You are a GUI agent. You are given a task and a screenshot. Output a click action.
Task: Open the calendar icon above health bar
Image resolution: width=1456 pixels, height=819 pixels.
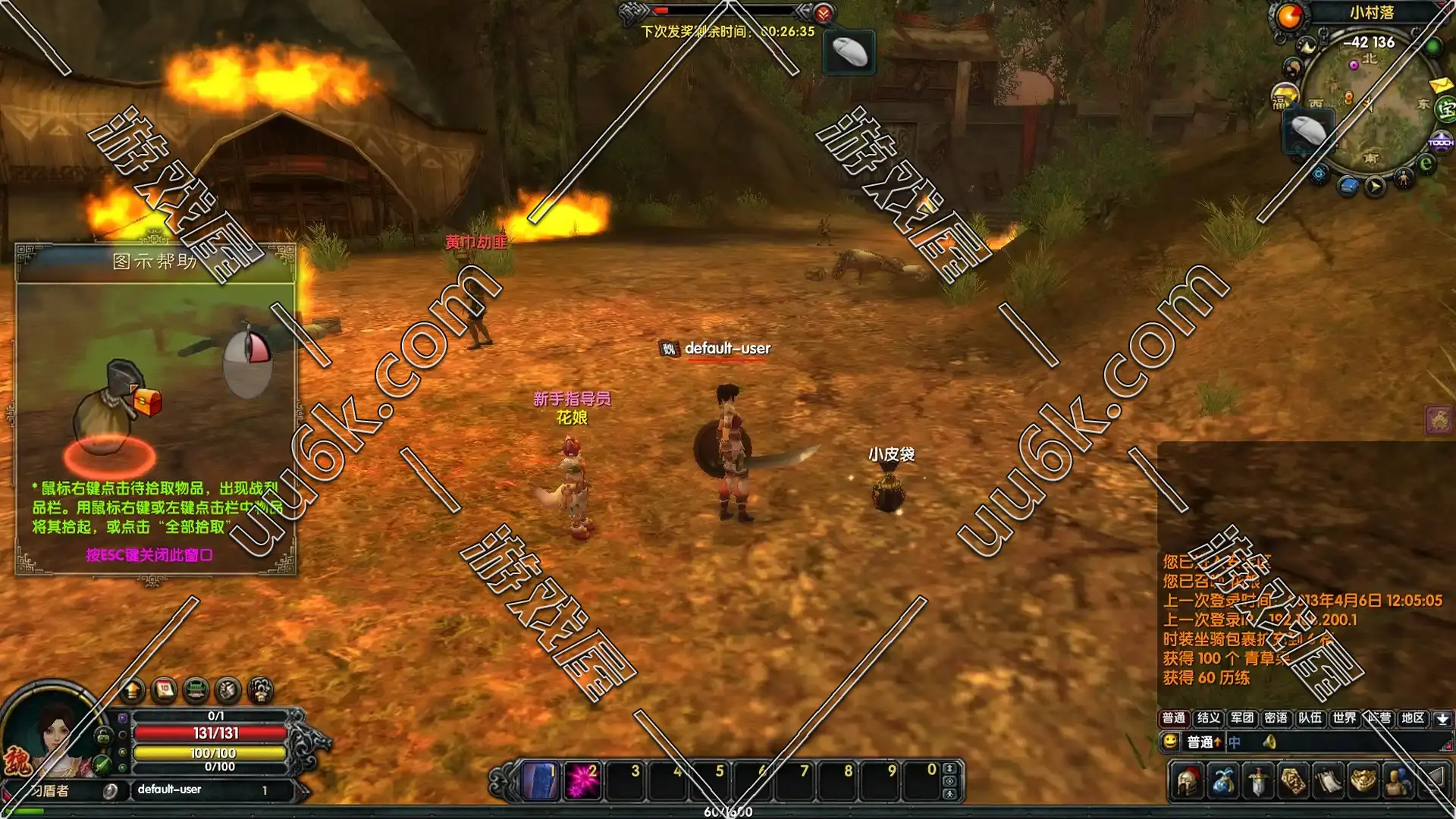tap(164, 690)
